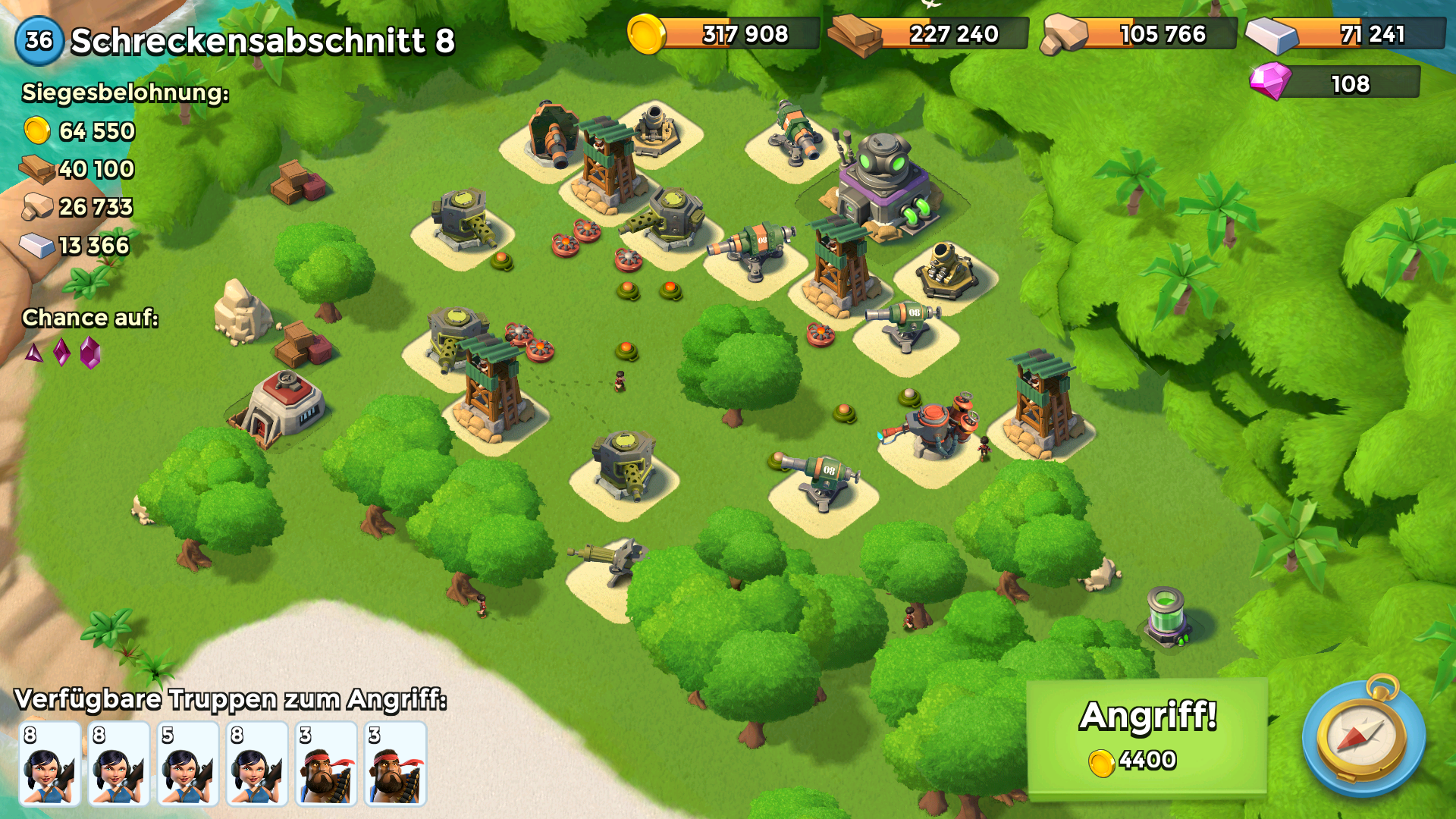Start the attack with the Angriff! button
This screenshot has height=819, width=1456.
(x=1147, y=736)
